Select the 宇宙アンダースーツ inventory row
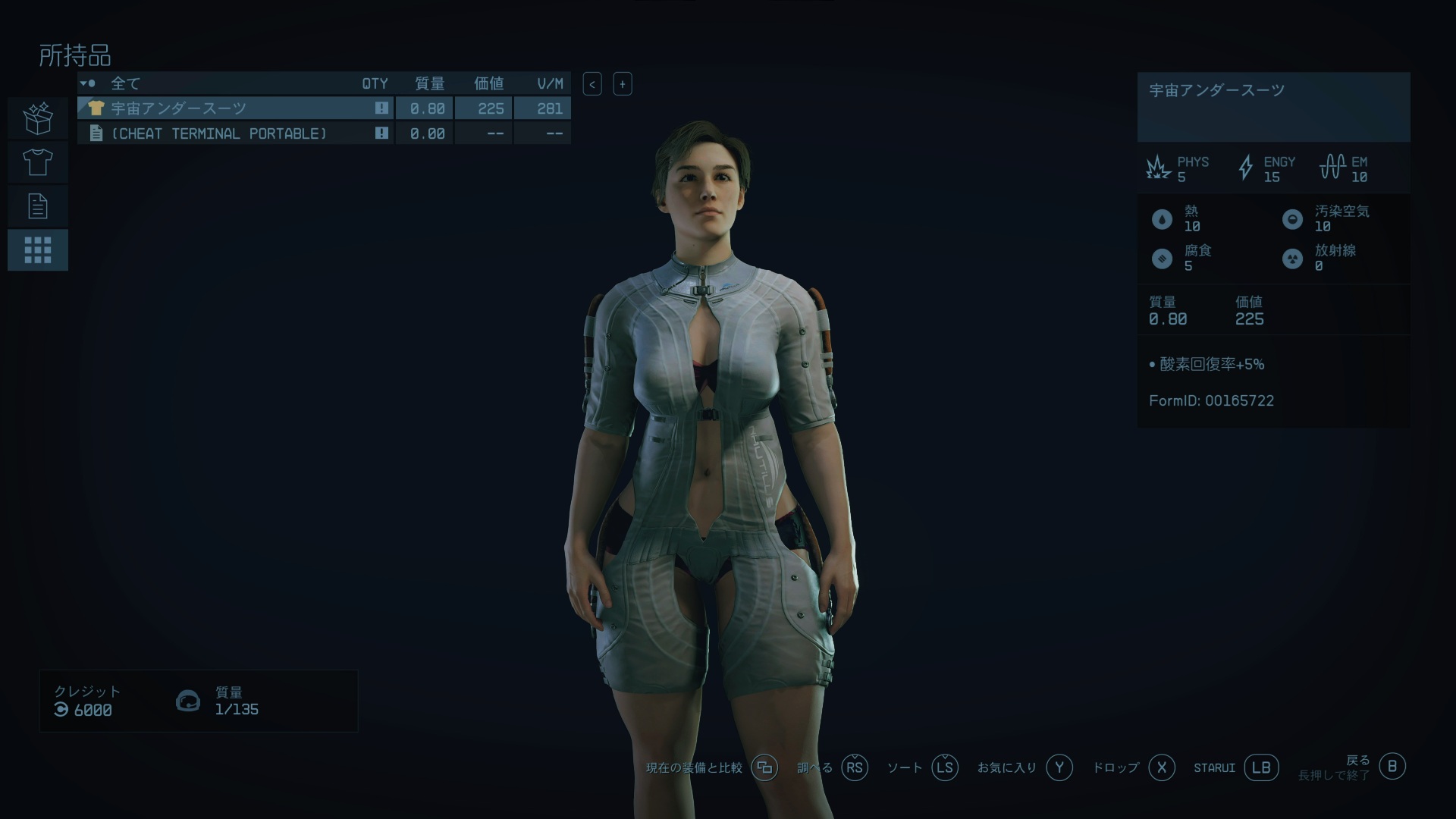Screen dimensions: 1456x819 235,108
